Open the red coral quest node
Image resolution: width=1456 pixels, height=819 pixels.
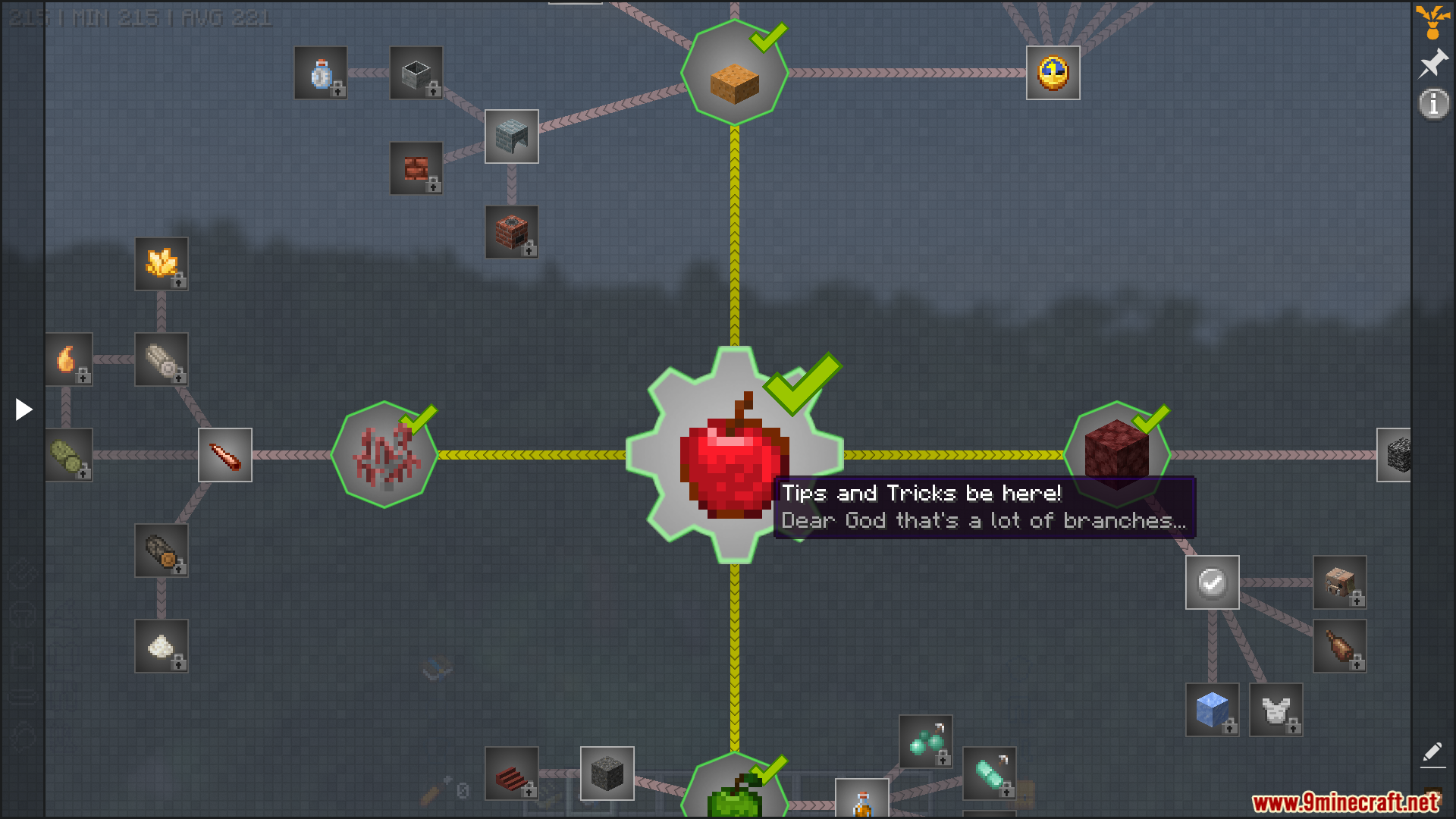point(385,455)
